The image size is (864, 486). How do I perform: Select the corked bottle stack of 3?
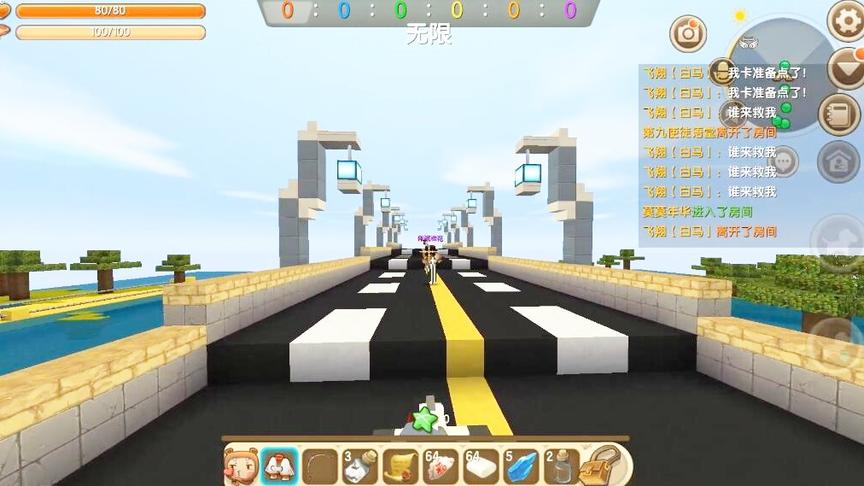click(x=360, y=466)
